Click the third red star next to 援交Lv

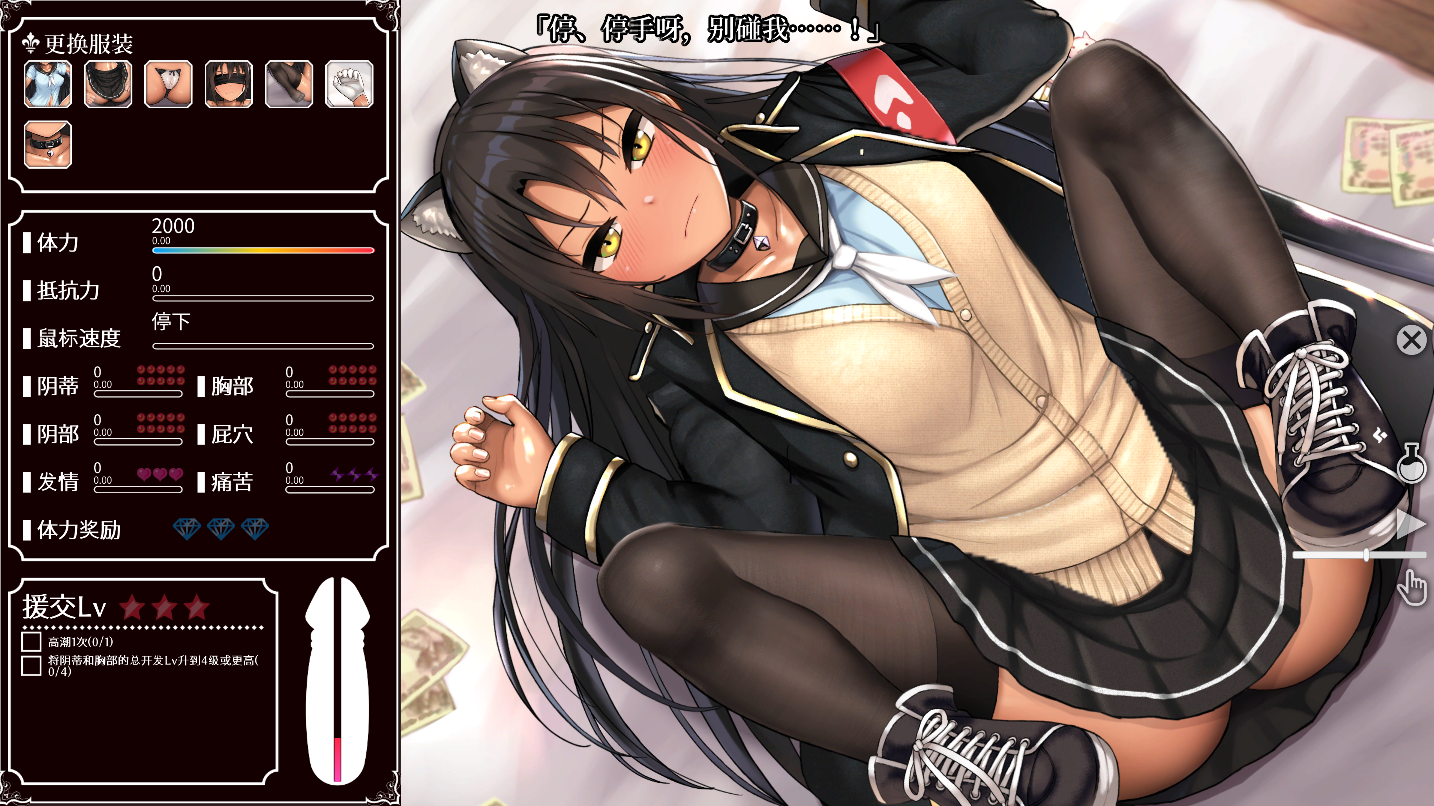(x=196, y=606)
